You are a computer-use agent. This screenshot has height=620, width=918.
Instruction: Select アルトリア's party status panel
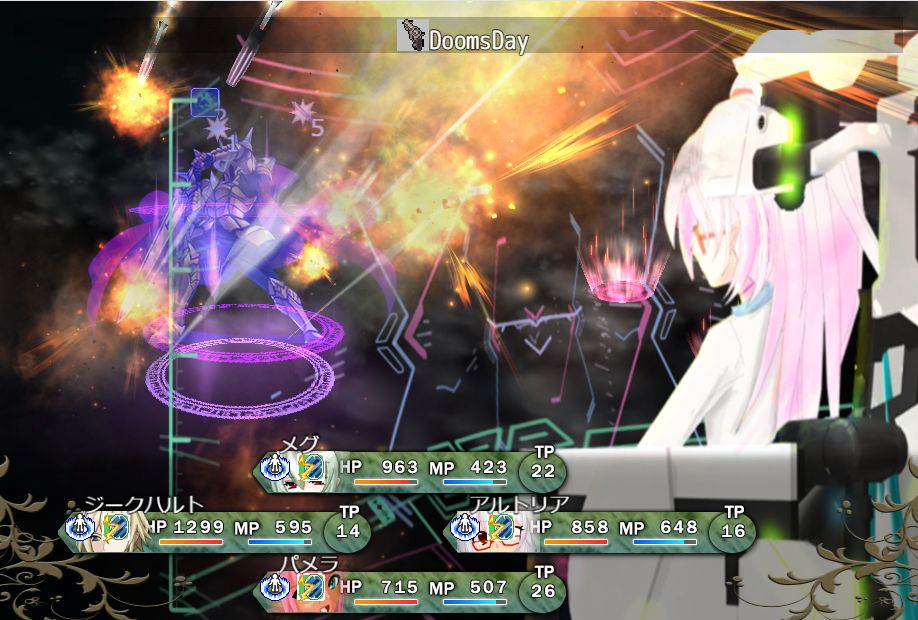(x=600, y=530)
